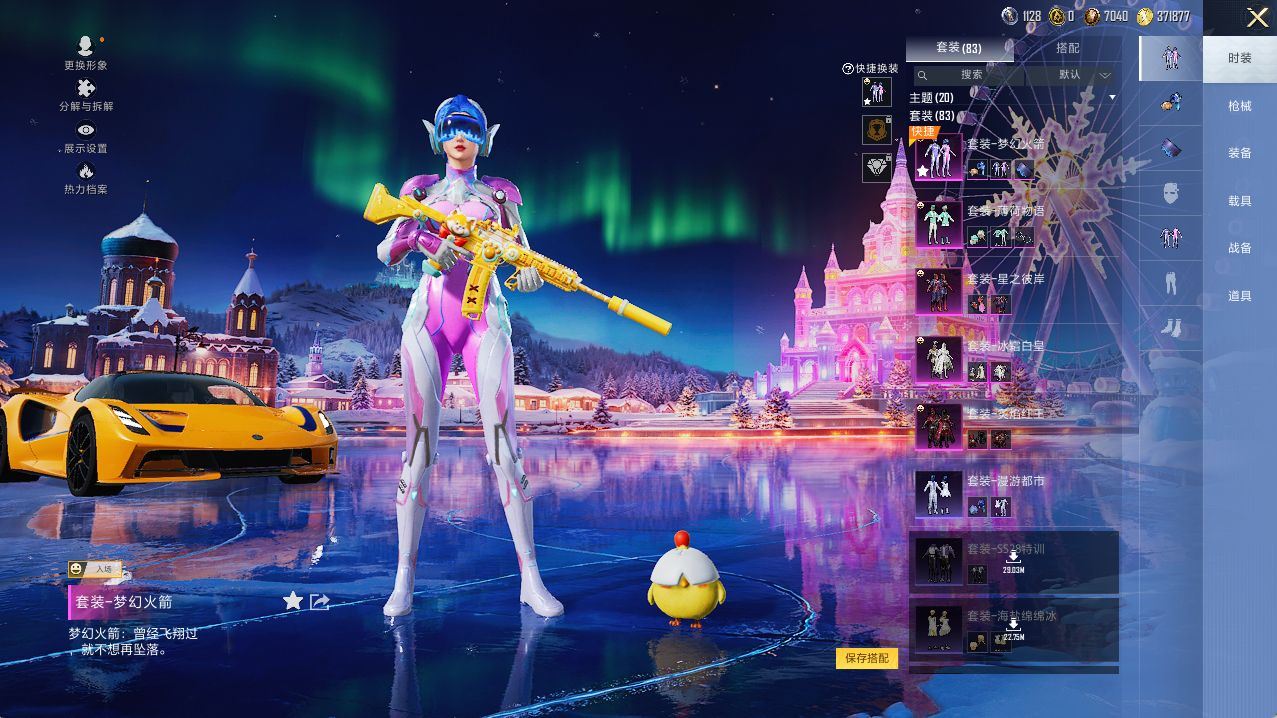Switch to the 枪械 (firearms) category
The height and width of the screenshot is (718, 1277).
pos(1239,106)
